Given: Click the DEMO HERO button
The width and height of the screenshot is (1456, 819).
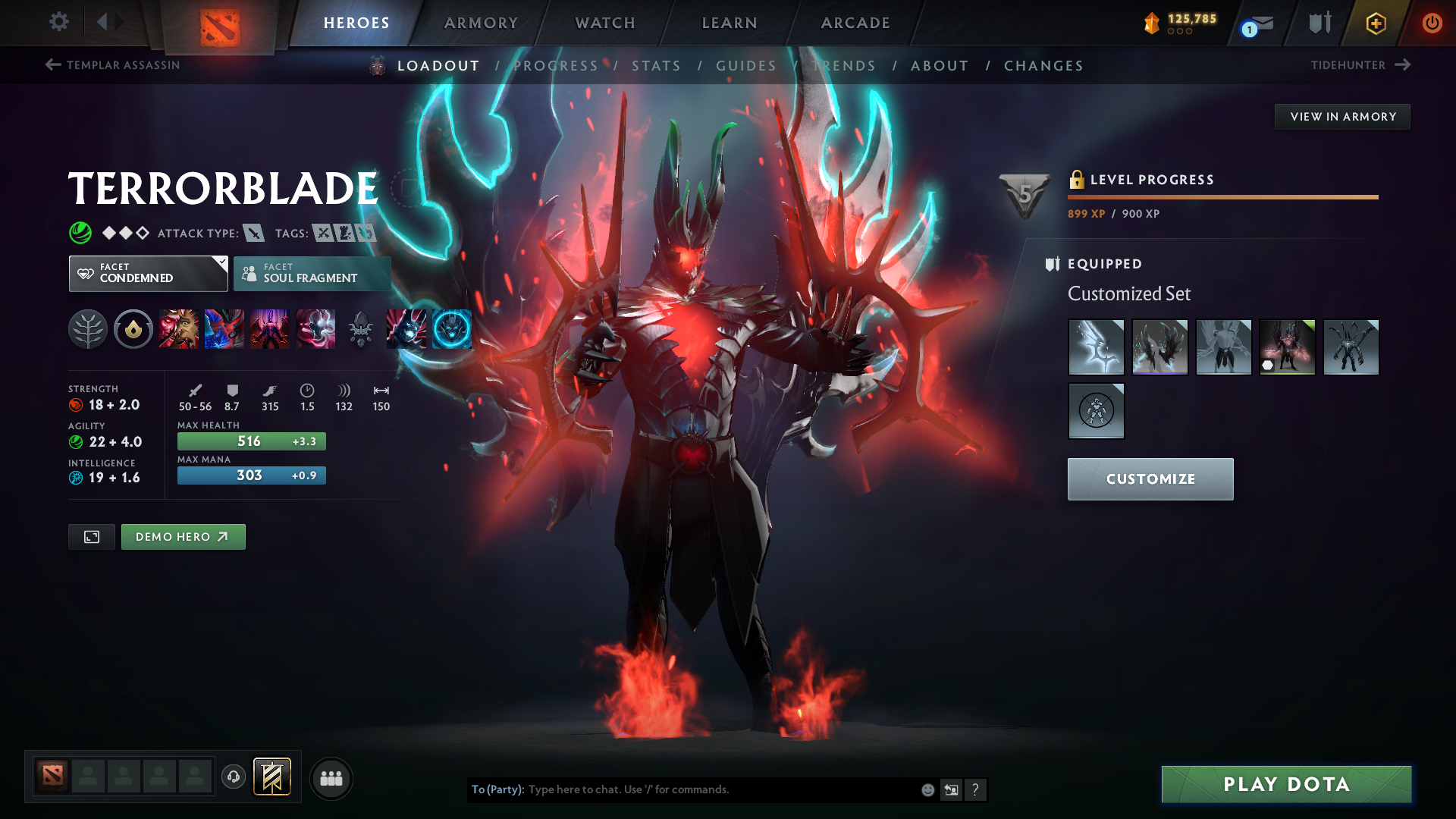Looking at the screenshot, I should coord(183,536).
